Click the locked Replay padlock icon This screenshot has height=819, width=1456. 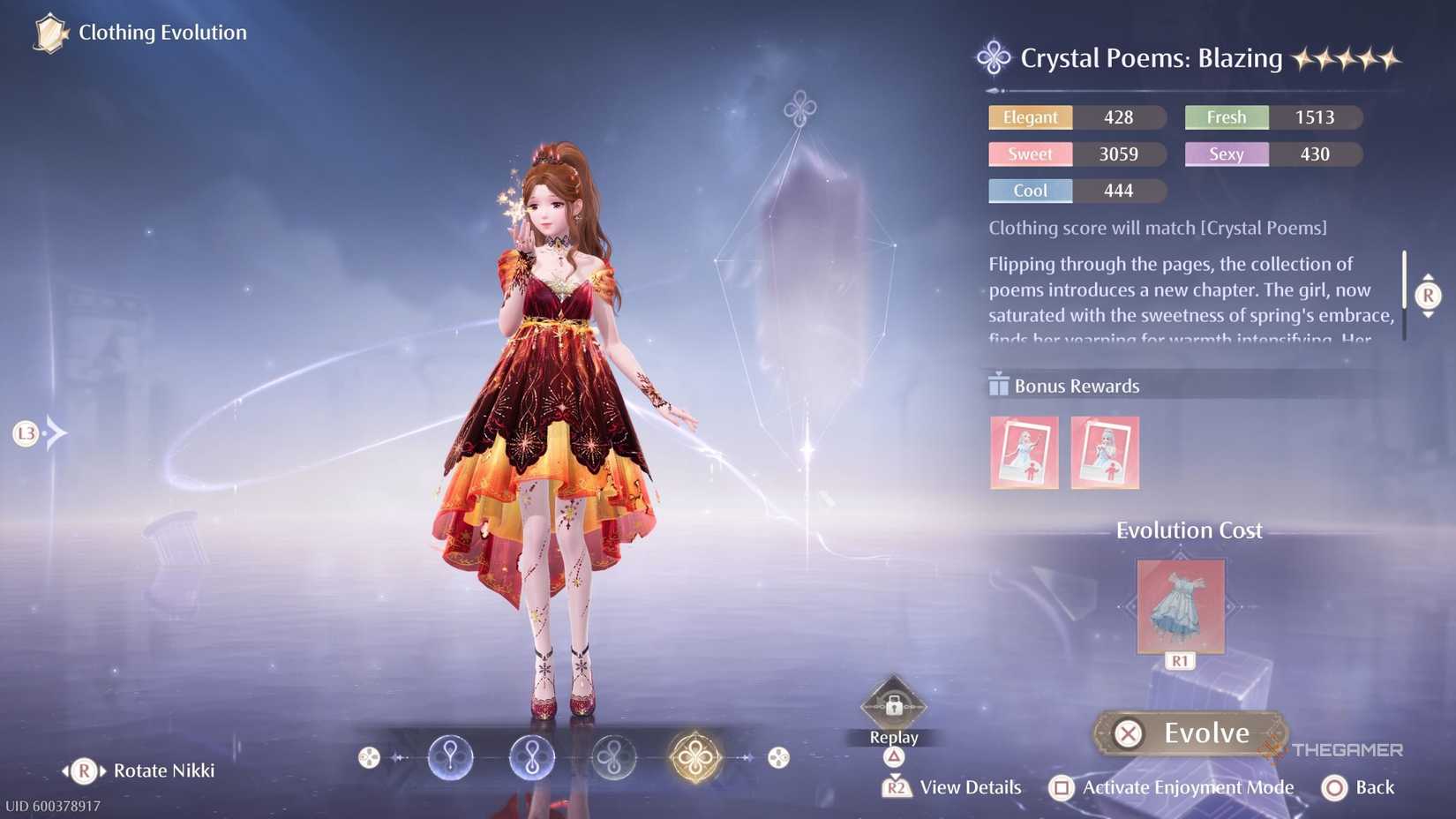point(893,706)
